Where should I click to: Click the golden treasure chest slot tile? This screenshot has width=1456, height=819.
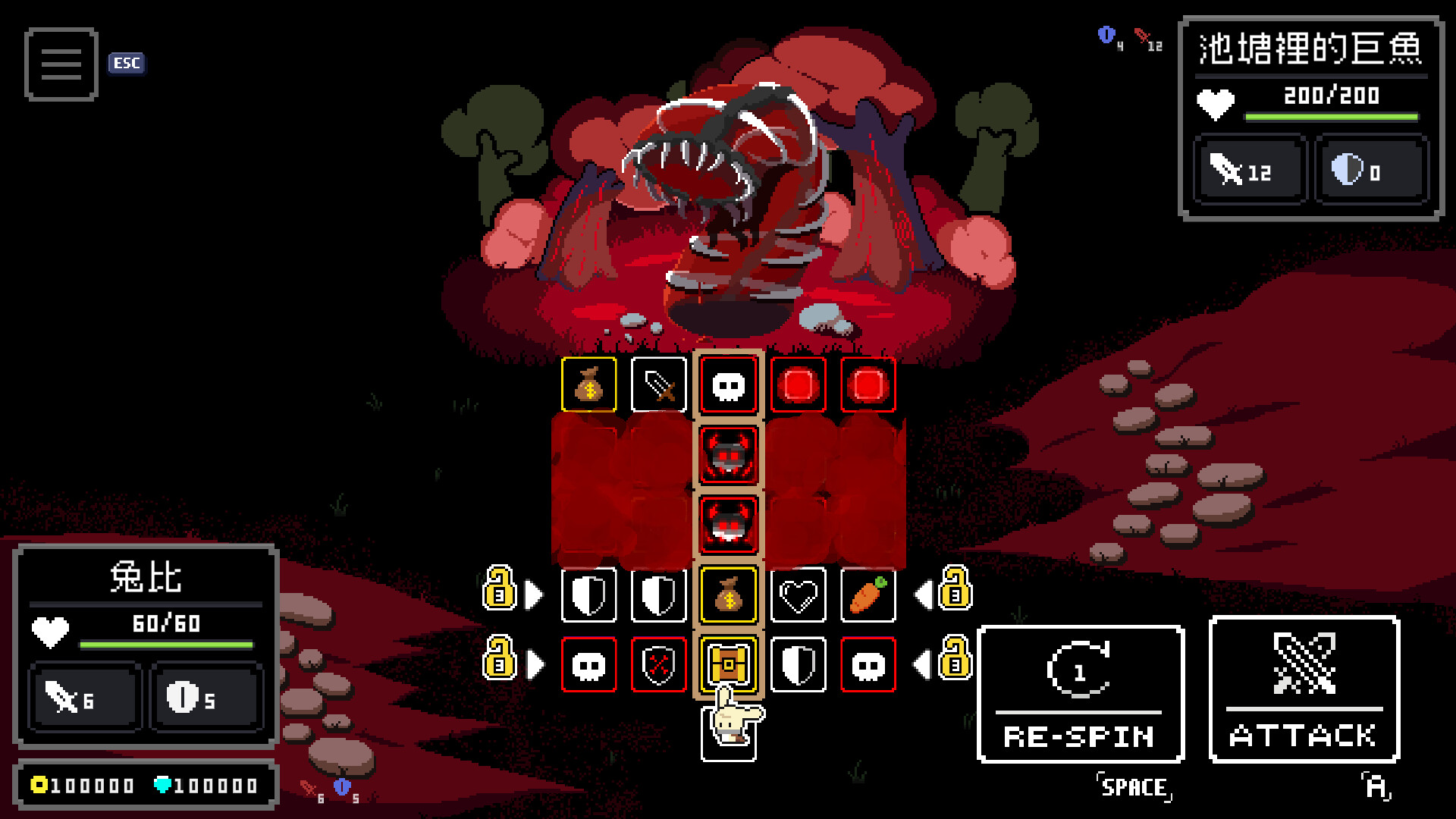tap(728, 664)
